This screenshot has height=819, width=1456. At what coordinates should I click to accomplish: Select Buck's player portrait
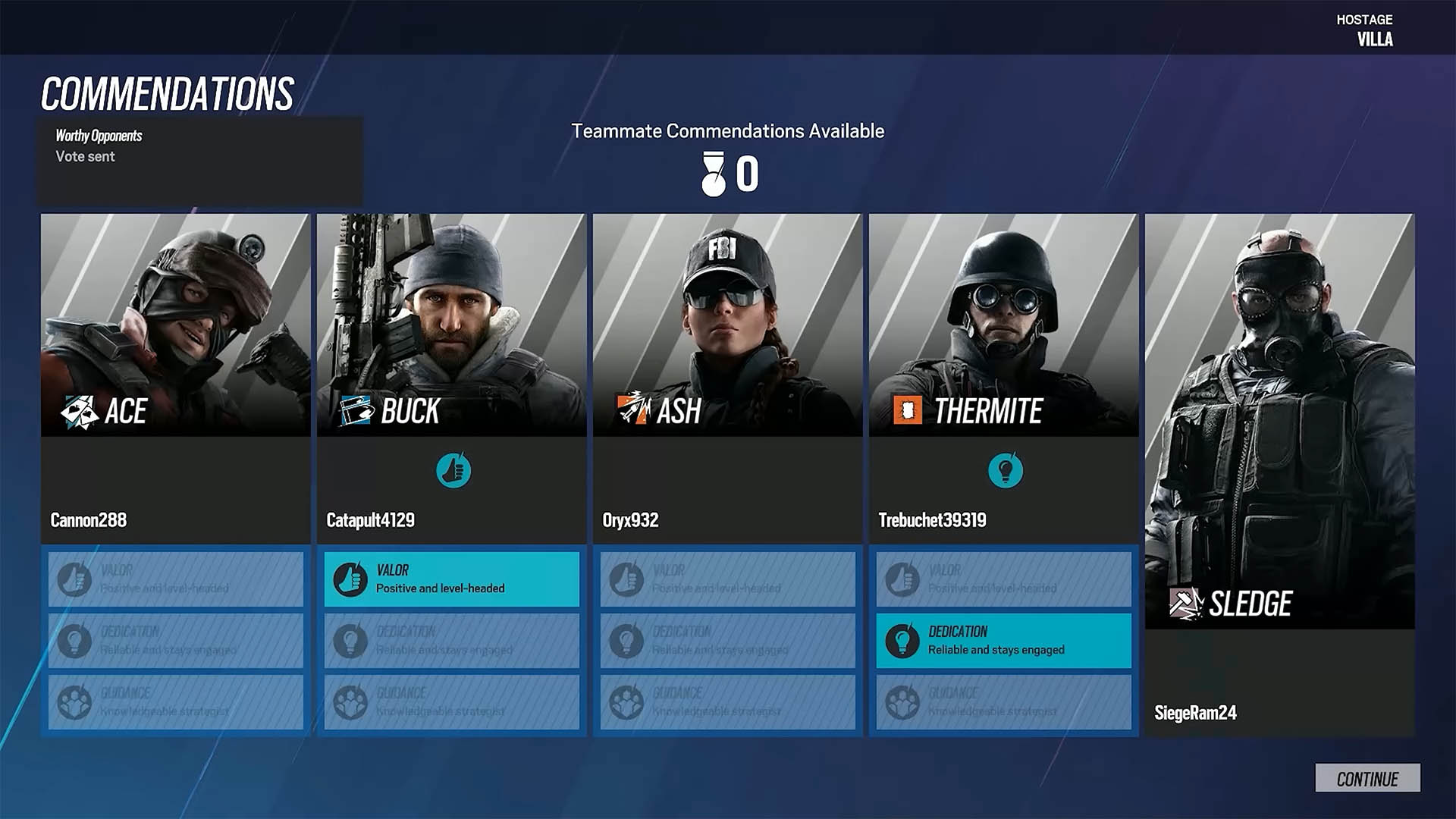tap(451, 325)
